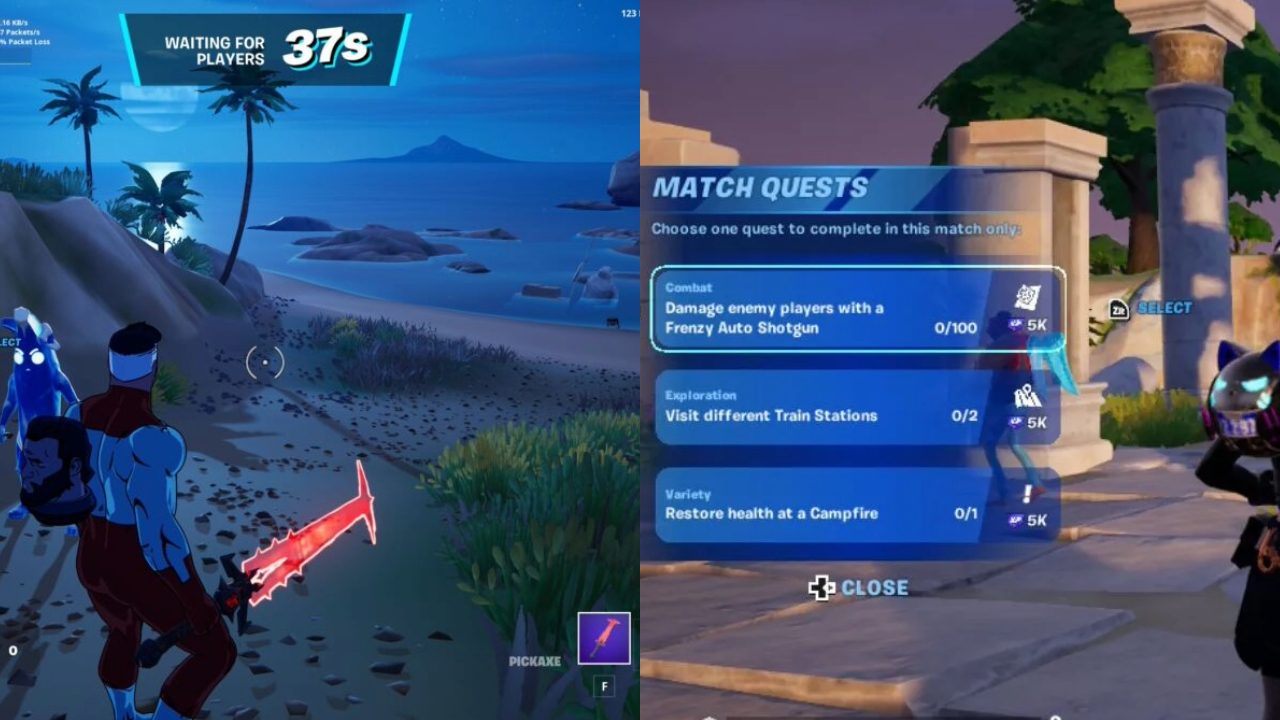This screenshot has height=720, width=1280.
Task: Click the SELECT prompt on the right
Action: coord(1163,308)
